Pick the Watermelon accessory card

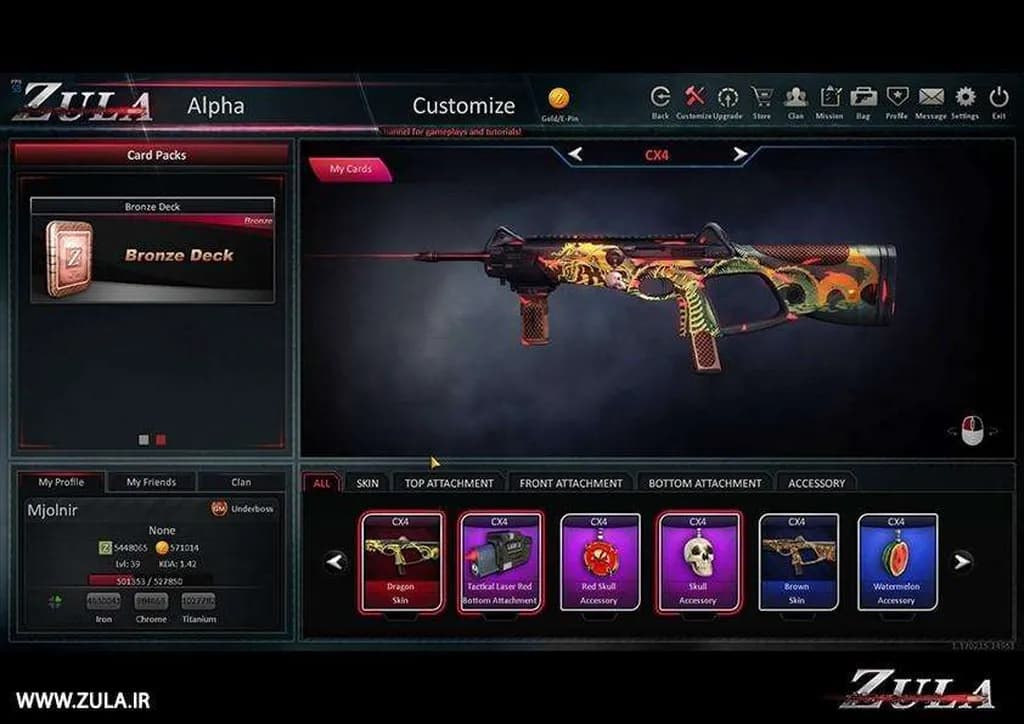coord(896,561)
